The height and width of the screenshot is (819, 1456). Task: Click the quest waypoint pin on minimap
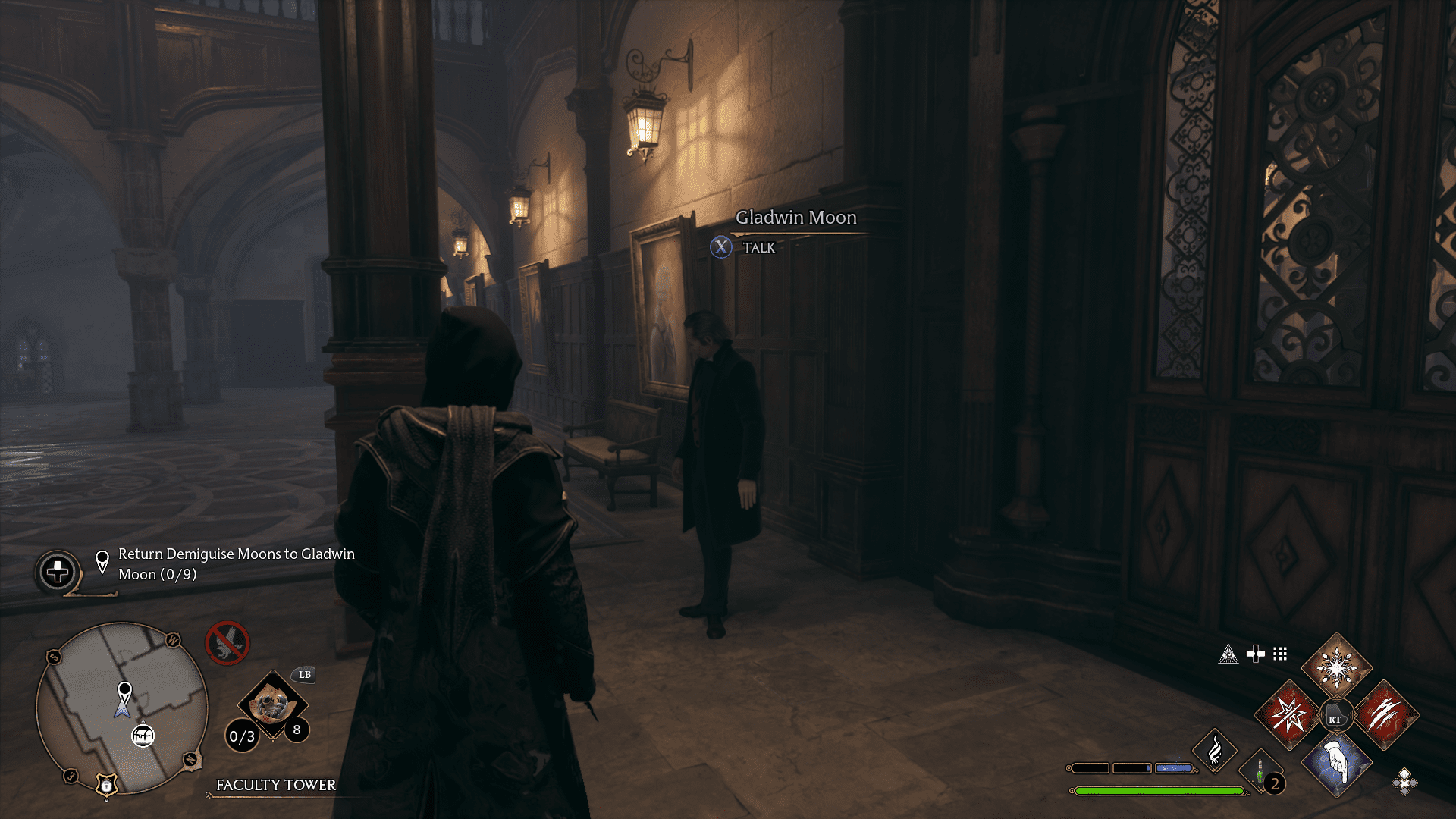124,692
